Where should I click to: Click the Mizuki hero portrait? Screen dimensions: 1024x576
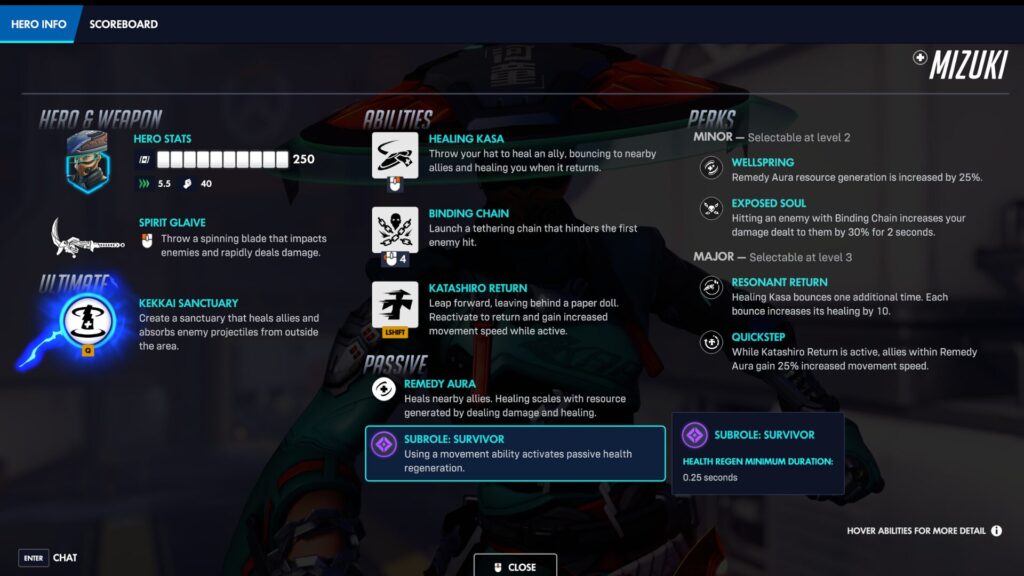click(x=87, y=161)
